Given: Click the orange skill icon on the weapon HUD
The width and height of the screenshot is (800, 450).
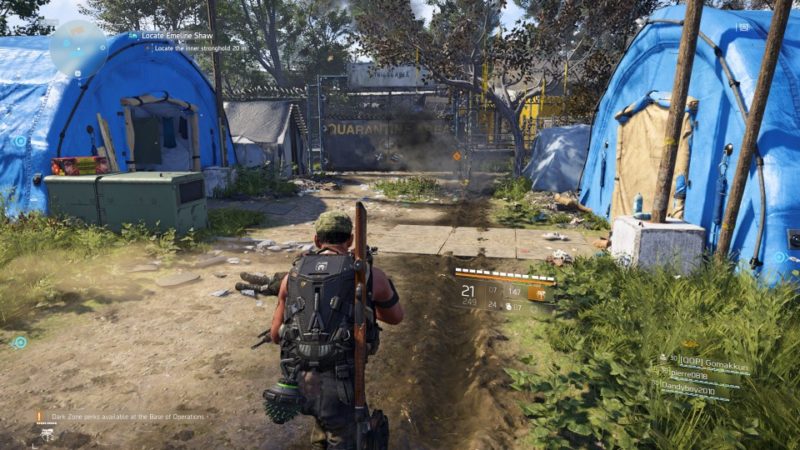Looking at the screenshot, I should click(538, 294).
